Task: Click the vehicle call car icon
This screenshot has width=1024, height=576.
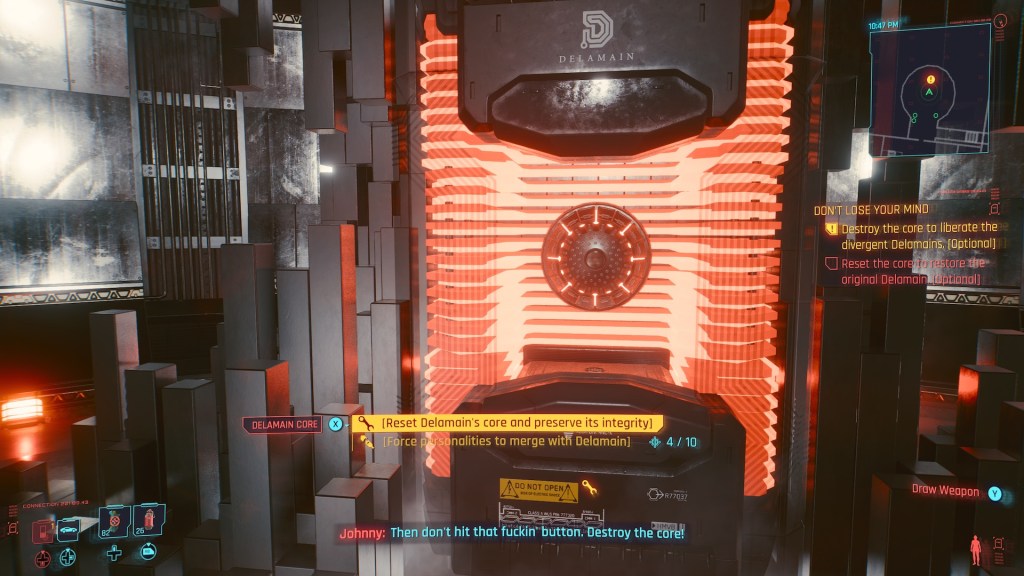Action: [x=68, y=531]
